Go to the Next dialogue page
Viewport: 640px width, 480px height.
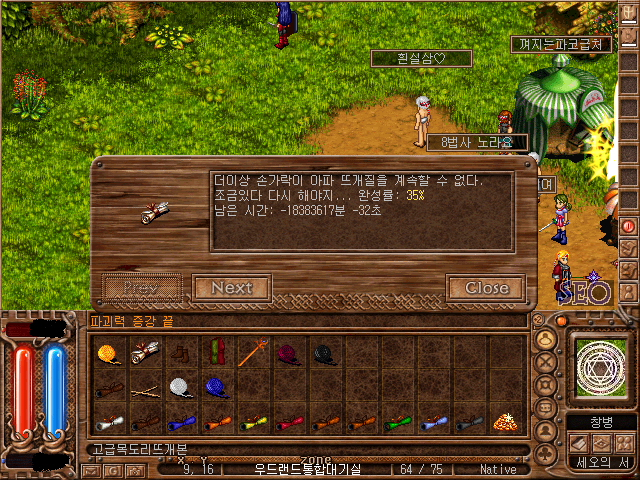232,288
